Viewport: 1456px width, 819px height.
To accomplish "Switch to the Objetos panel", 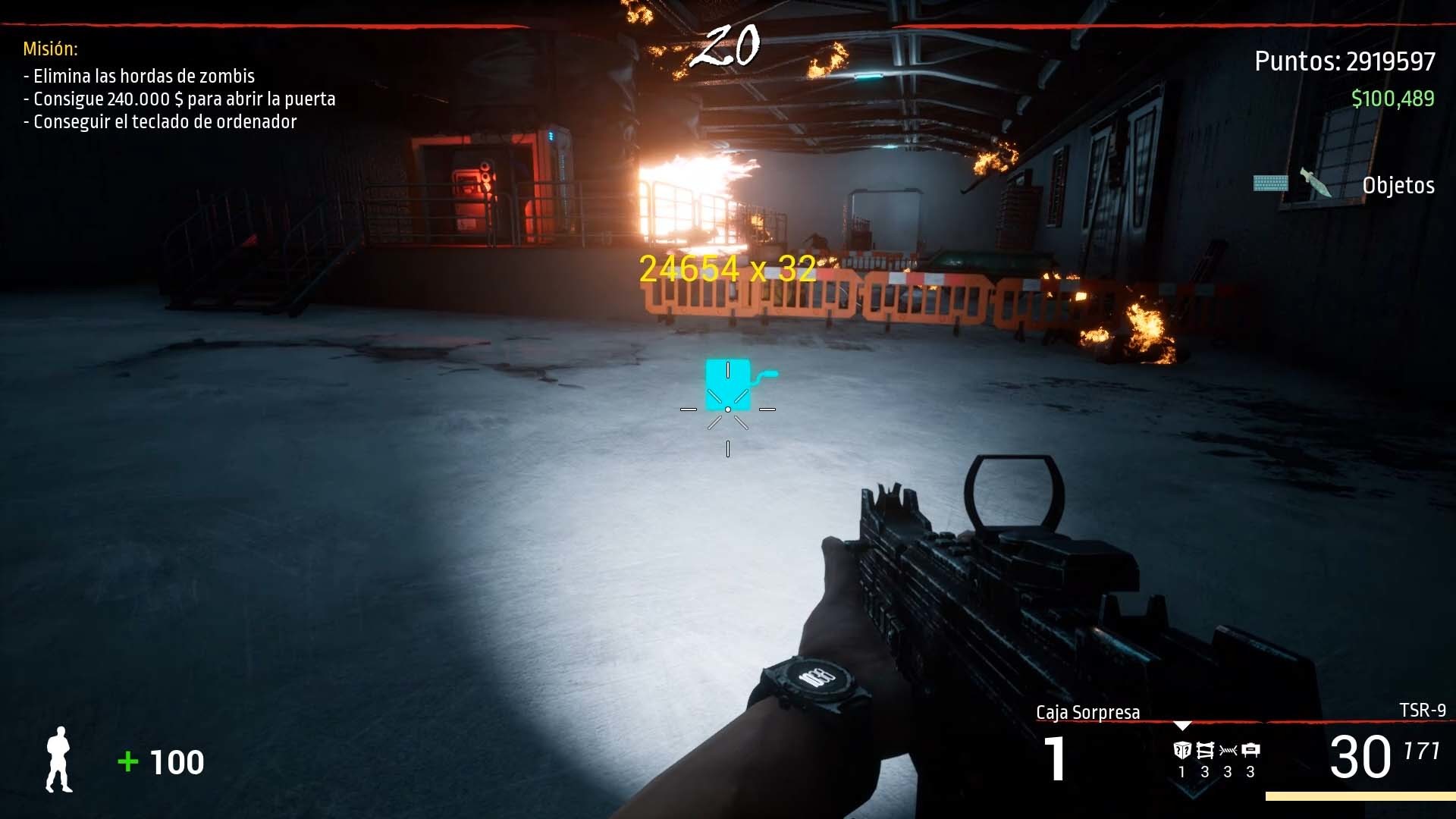I will click(1399, 186).
